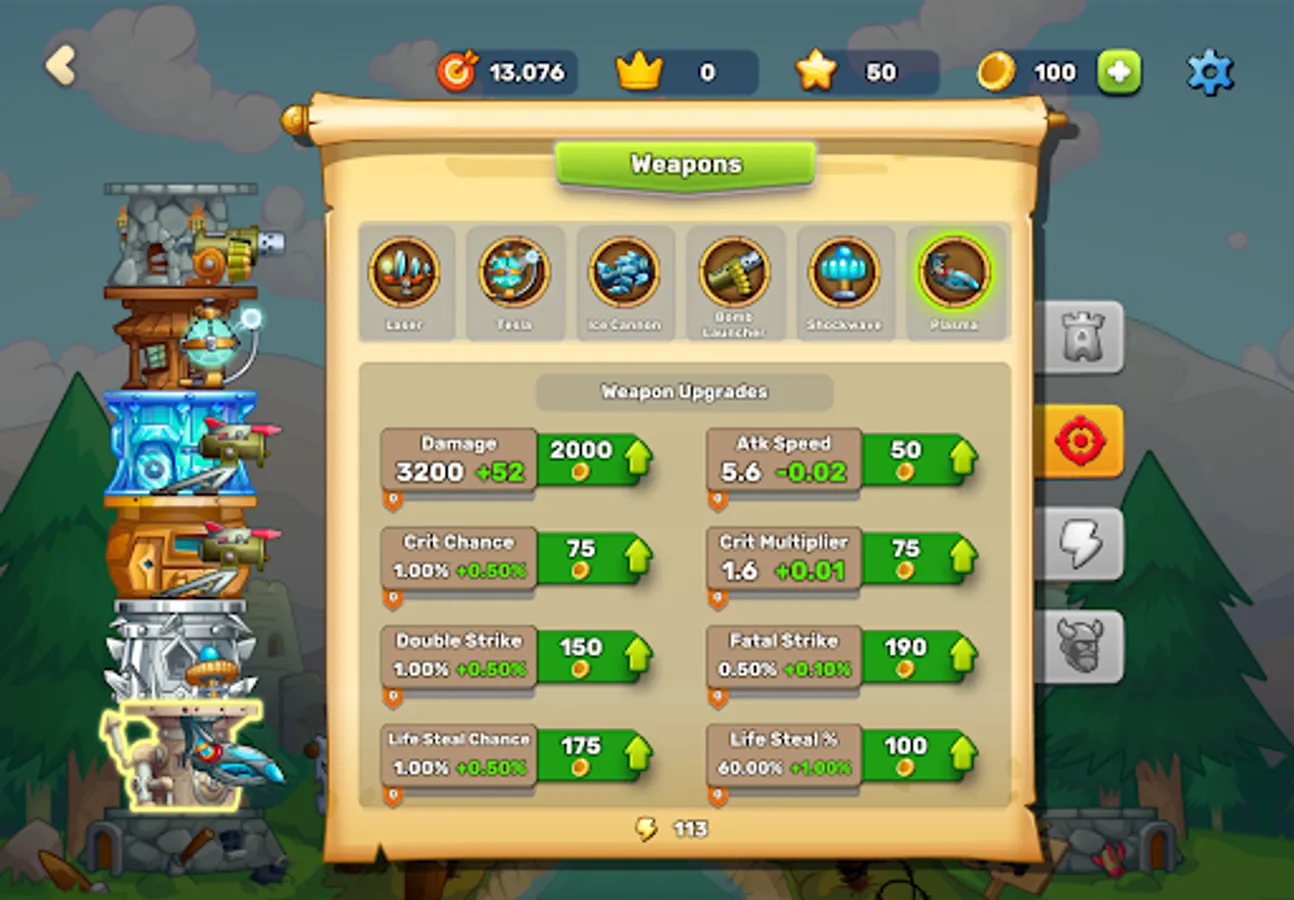Viewport: 1294px width, 900px height.
Task: Select the Tesla weapon icon
Action: point(514,272)
